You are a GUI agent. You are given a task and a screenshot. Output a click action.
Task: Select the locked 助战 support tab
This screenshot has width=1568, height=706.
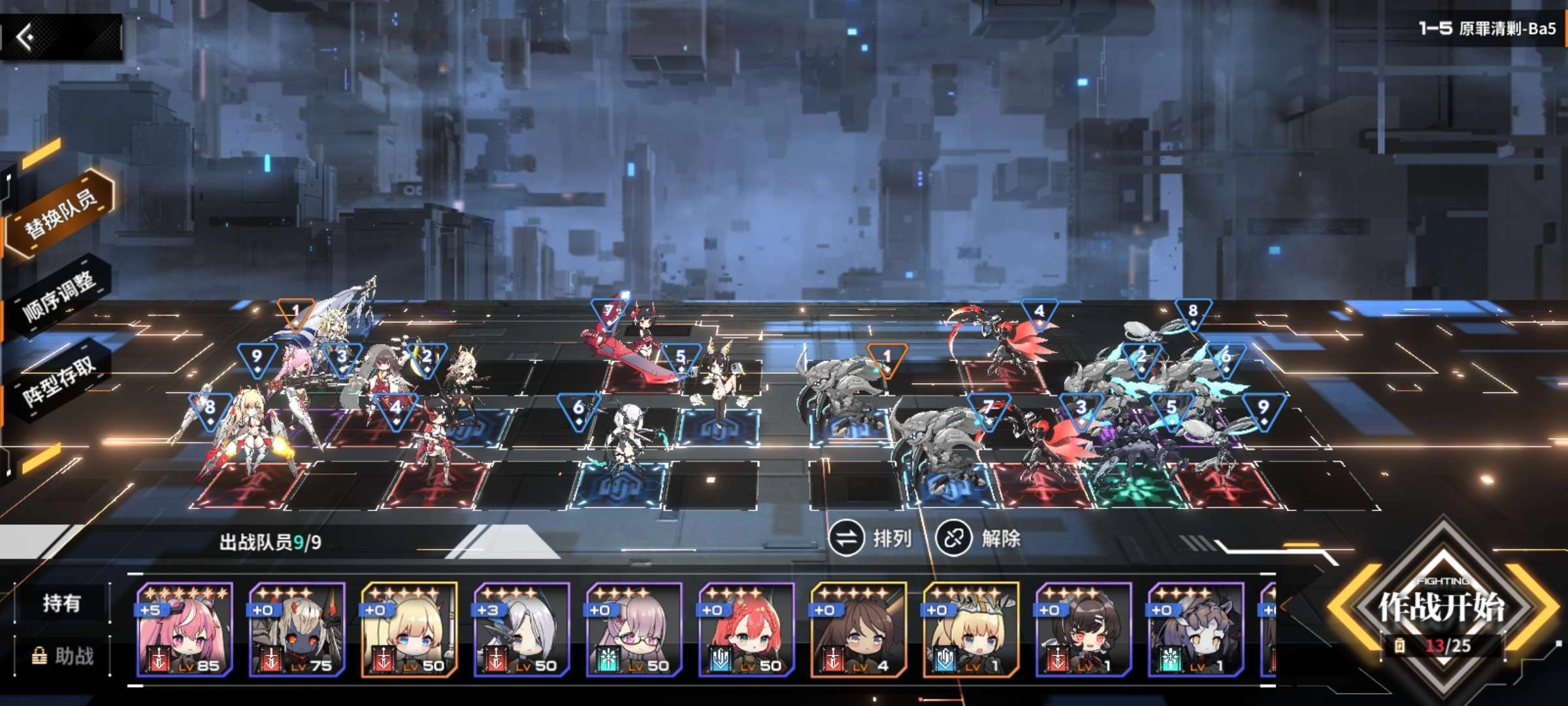[x=63, y=656]
